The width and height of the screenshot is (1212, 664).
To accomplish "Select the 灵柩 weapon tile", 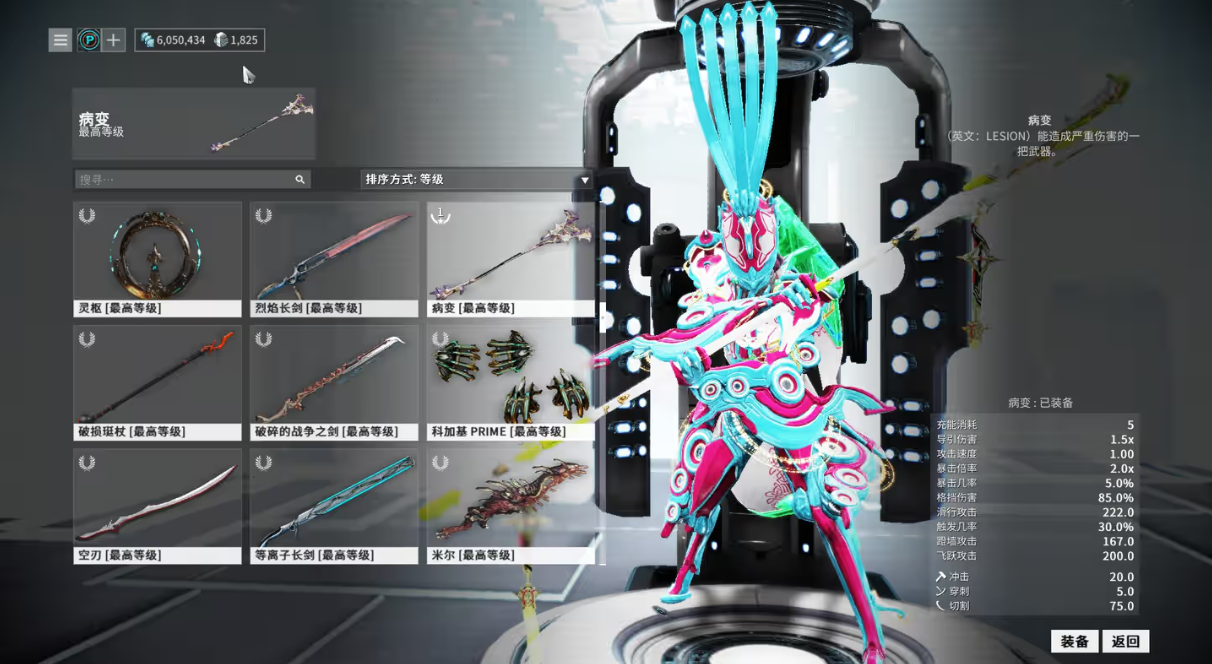I will 158,259.
